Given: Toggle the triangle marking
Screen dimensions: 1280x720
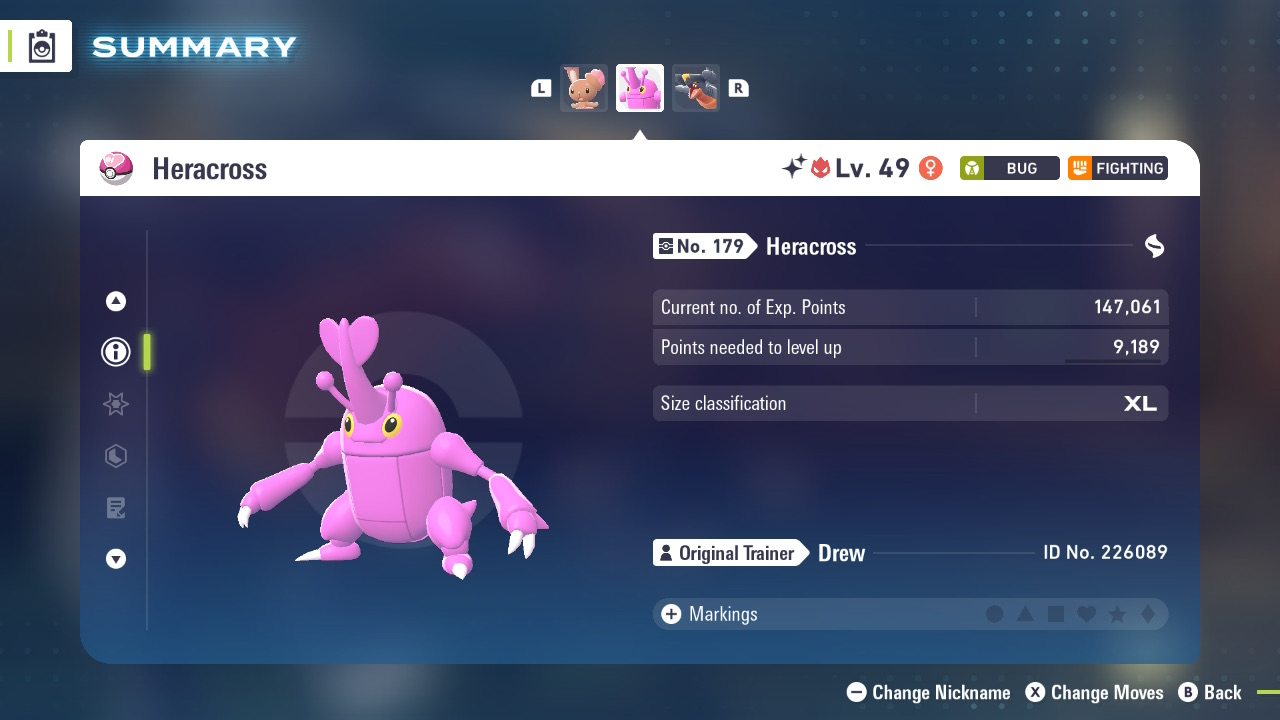Looking at the screenshot, I should pos(1025,614).
